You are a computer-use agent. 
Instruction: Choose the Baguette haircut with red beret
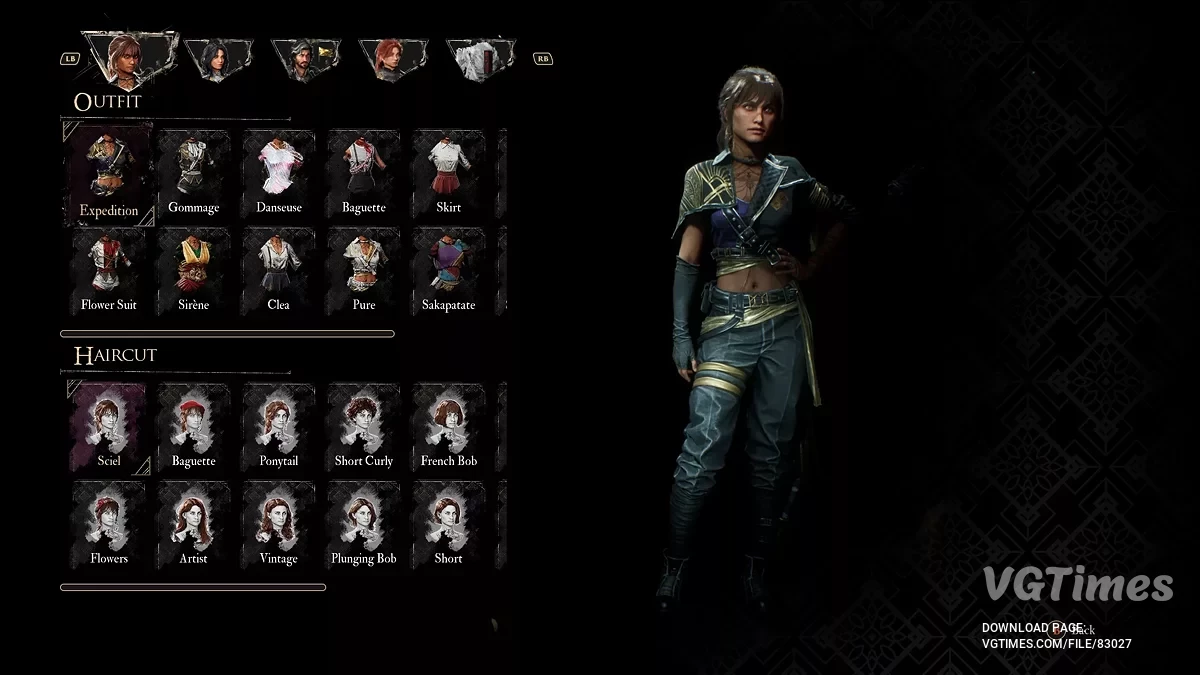point(194,426)
